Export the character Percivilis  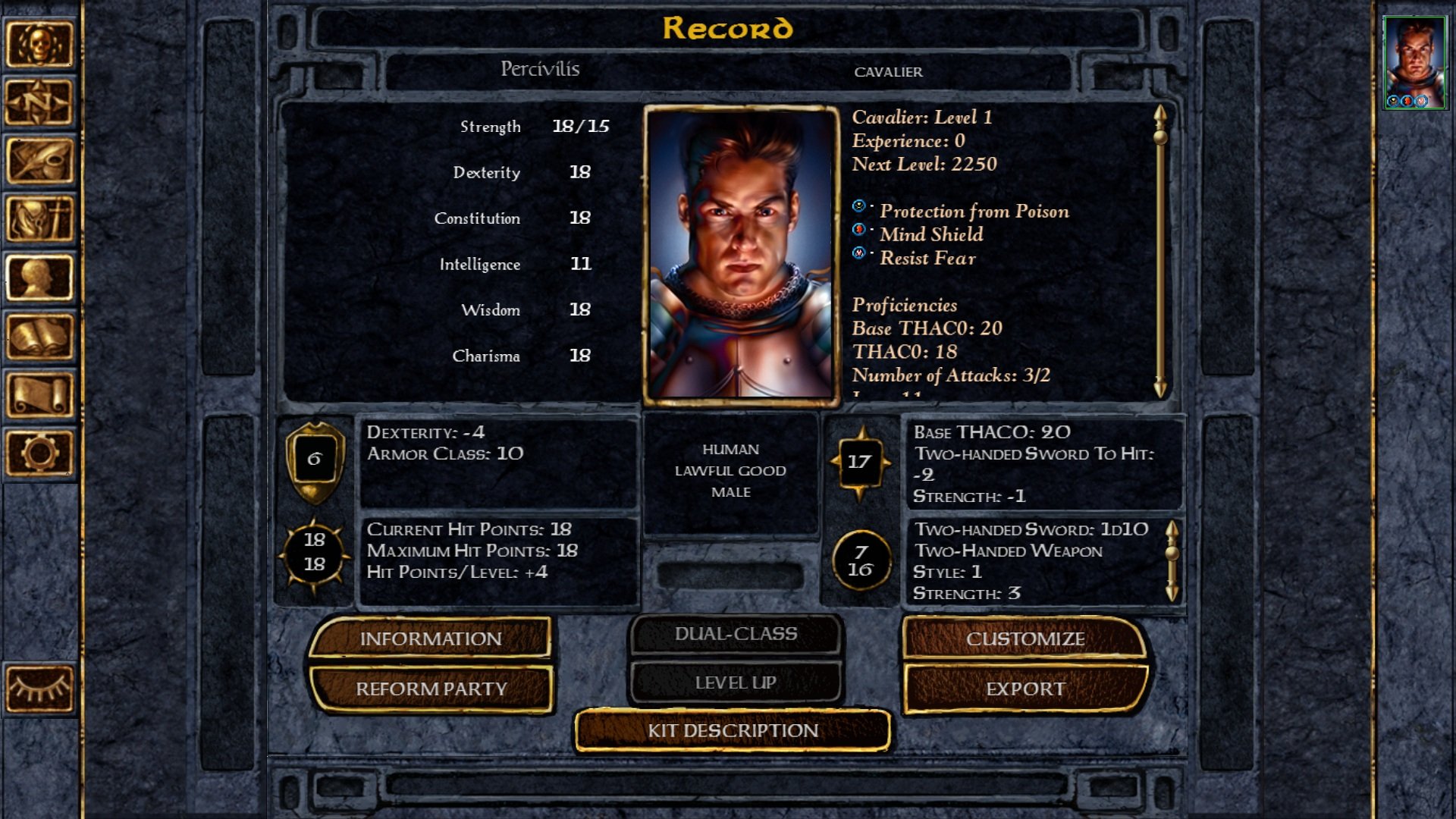(x=1025, y=689)
